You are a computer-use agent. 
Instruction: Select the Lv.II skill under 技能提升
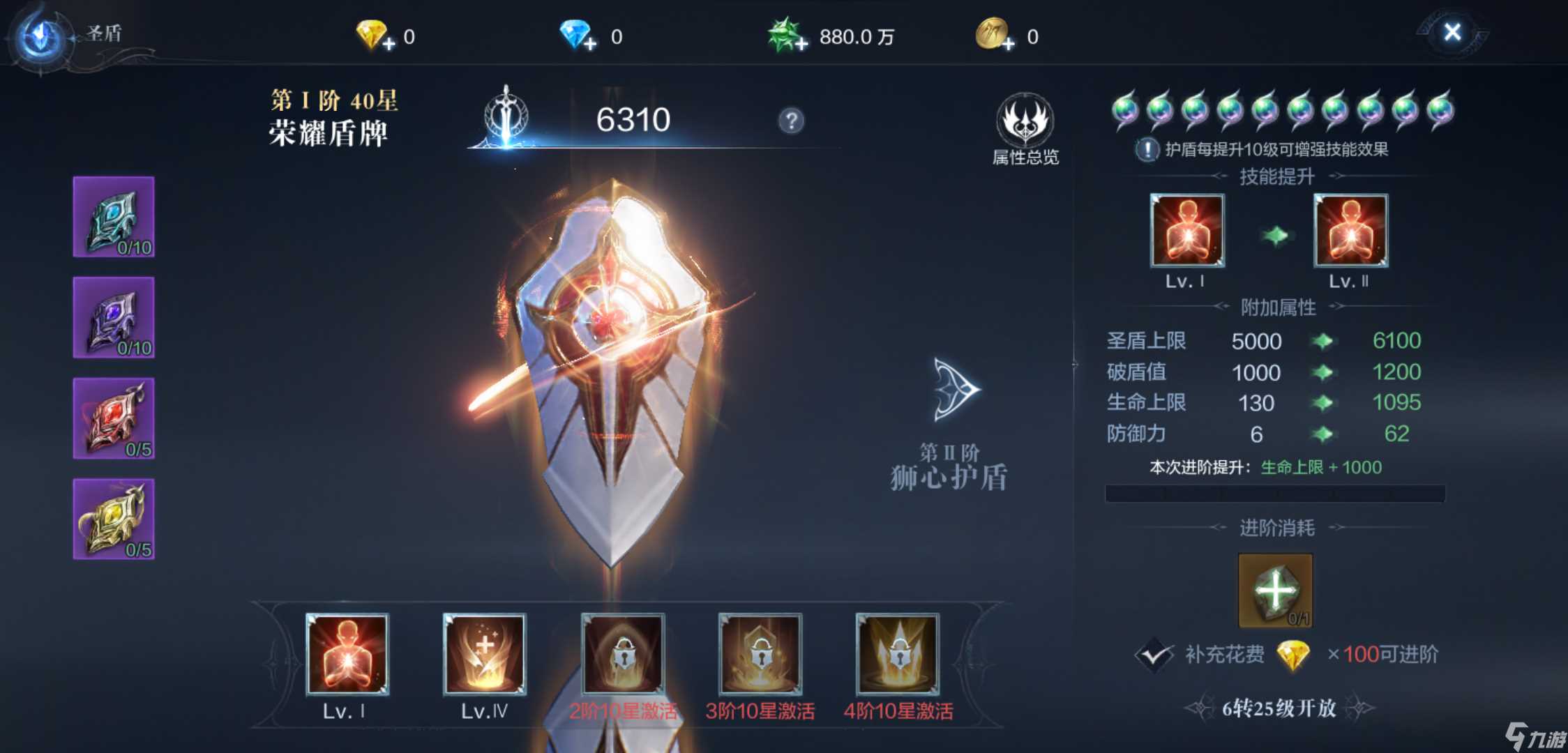point(1351,231)
